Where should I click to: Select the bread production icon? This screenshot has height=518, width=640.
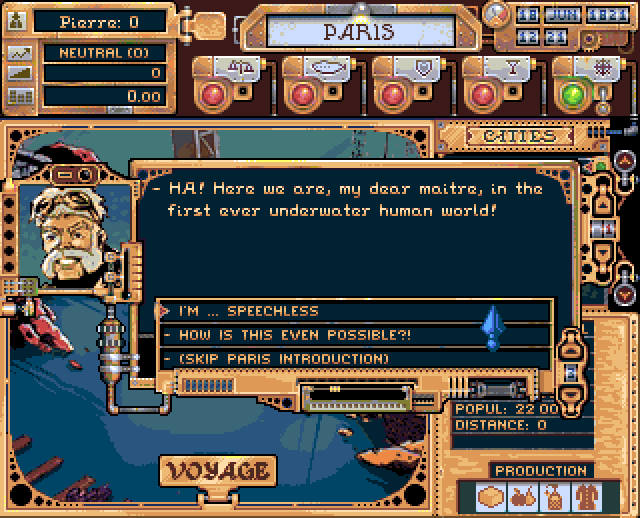[x=491, y=497]
